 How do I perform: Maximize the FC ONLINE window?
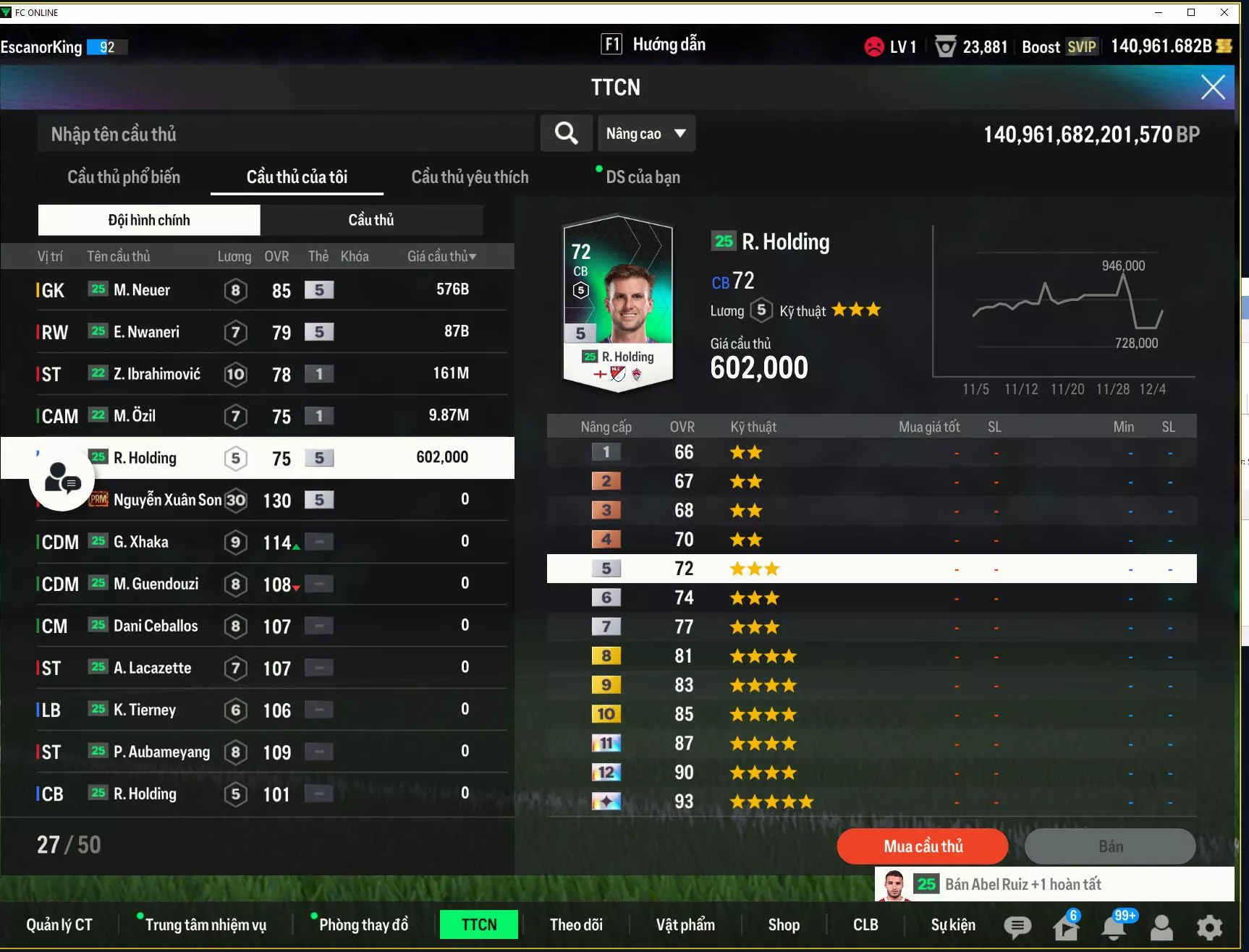(x=1191, y=12)
